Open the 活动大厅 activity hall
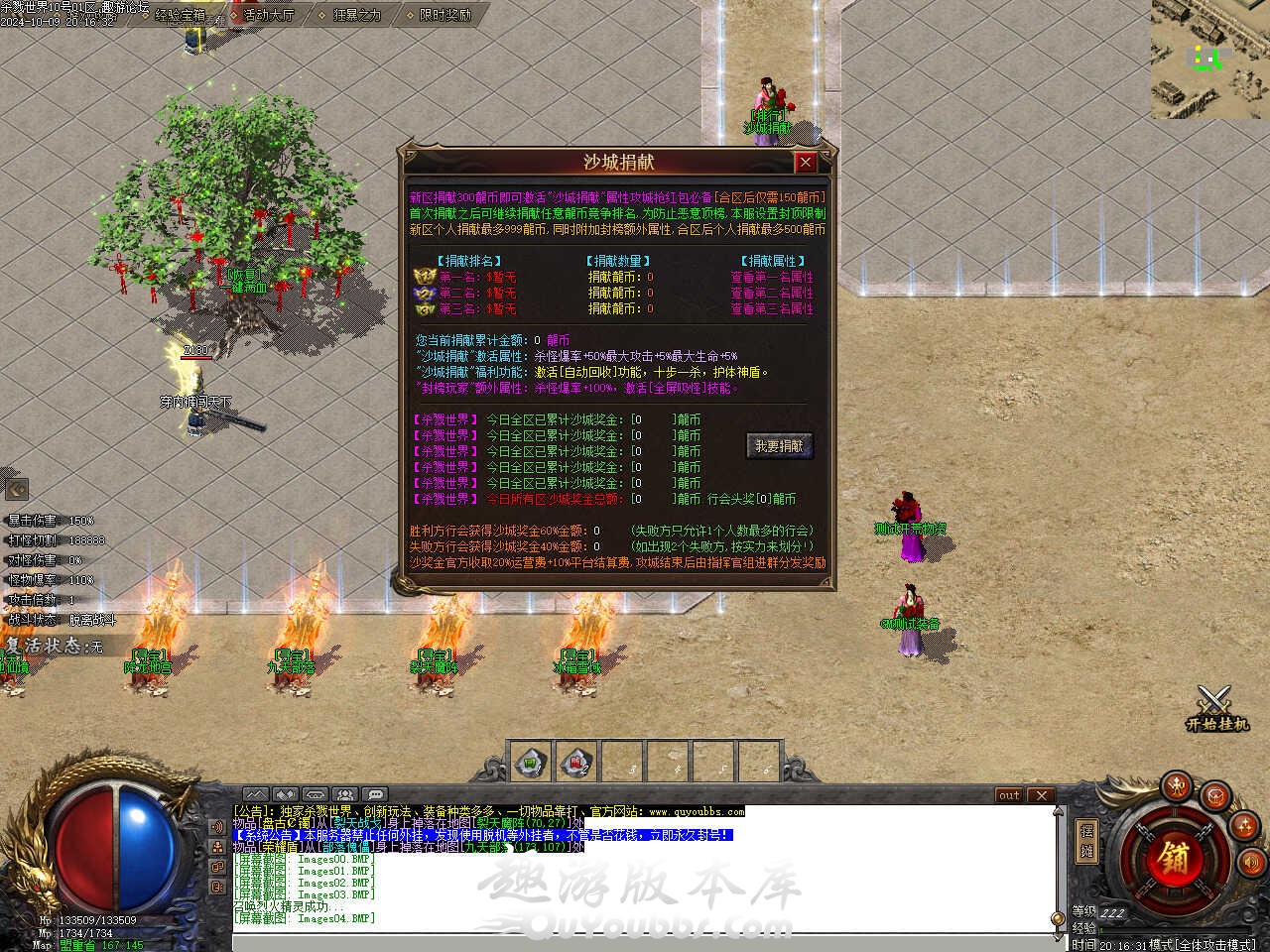1270x952 pixels. click(x=268, y=15)
